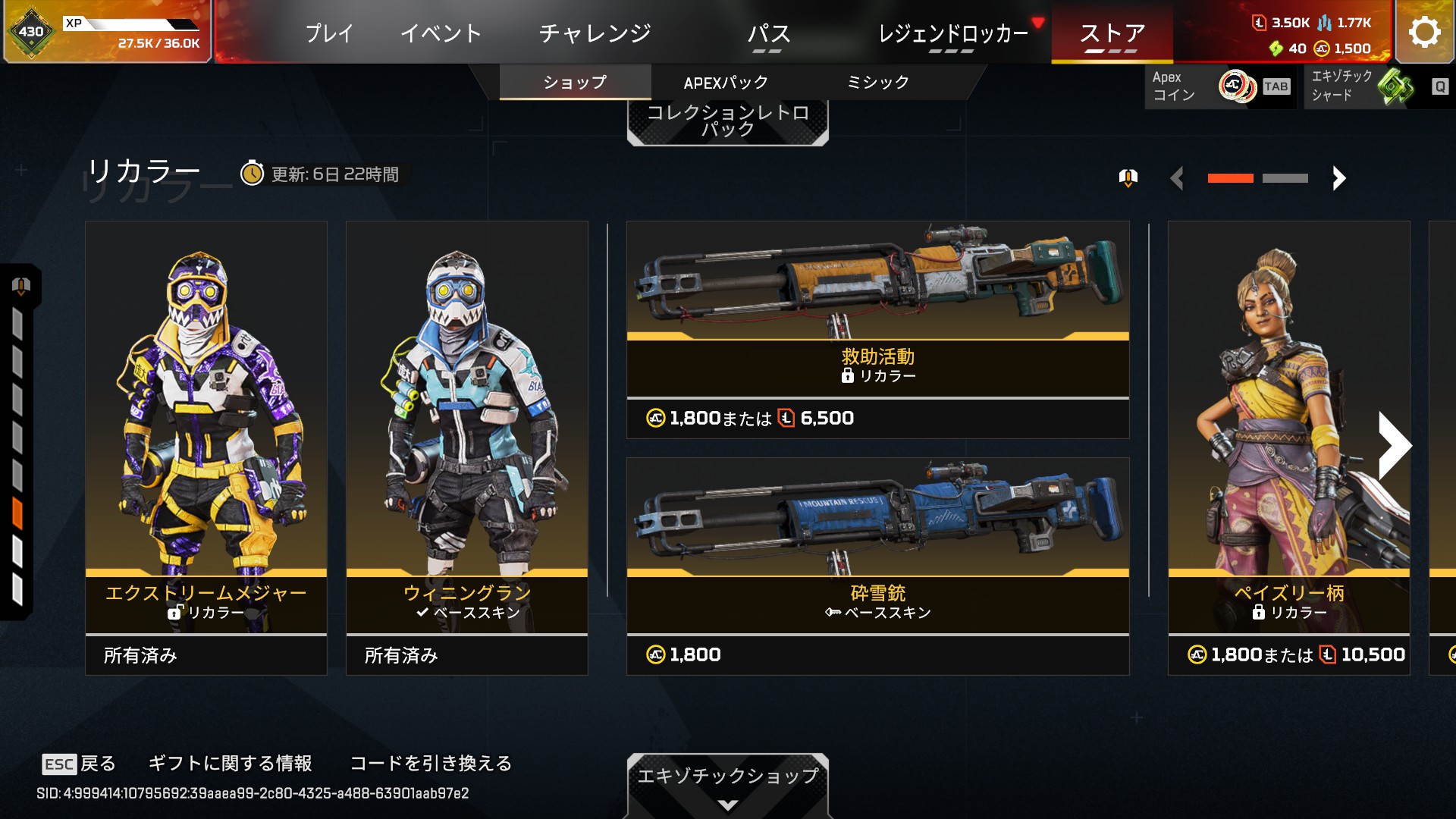Open the settings gear menu

coord(1424,32)
